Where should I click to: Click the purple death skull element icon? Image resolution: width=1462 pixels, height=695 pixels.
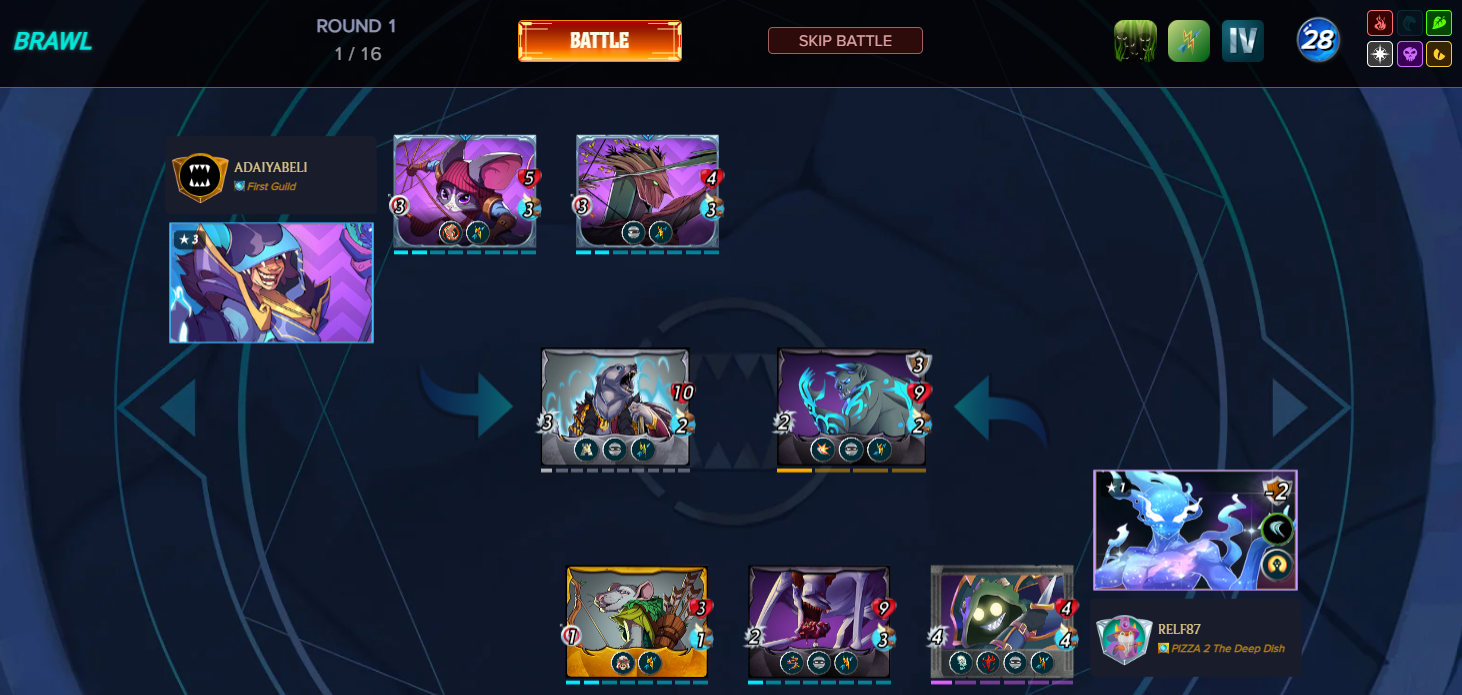point(1410,54)
